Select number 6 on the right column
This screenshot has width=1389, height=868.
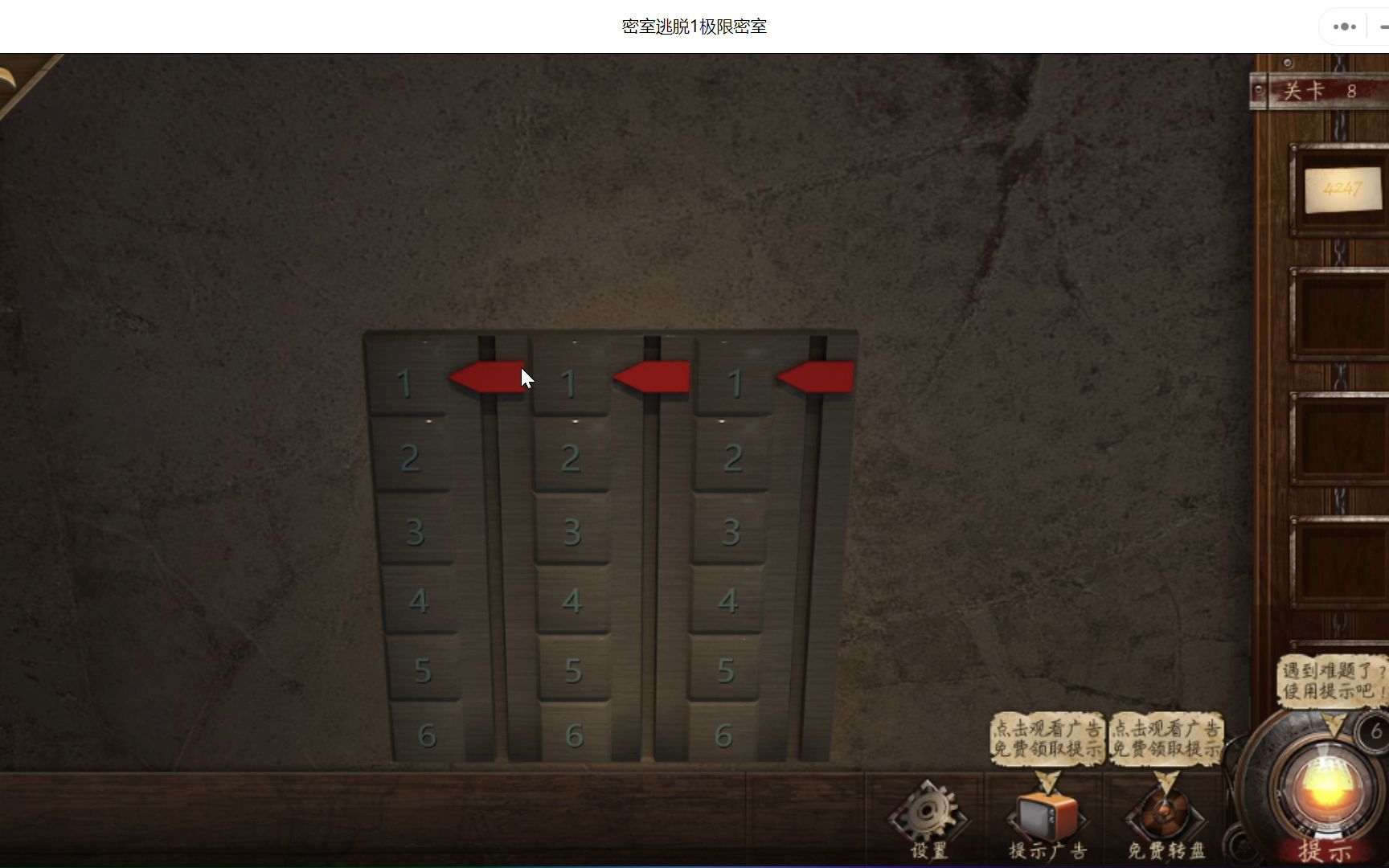click(x=726, y=733)
